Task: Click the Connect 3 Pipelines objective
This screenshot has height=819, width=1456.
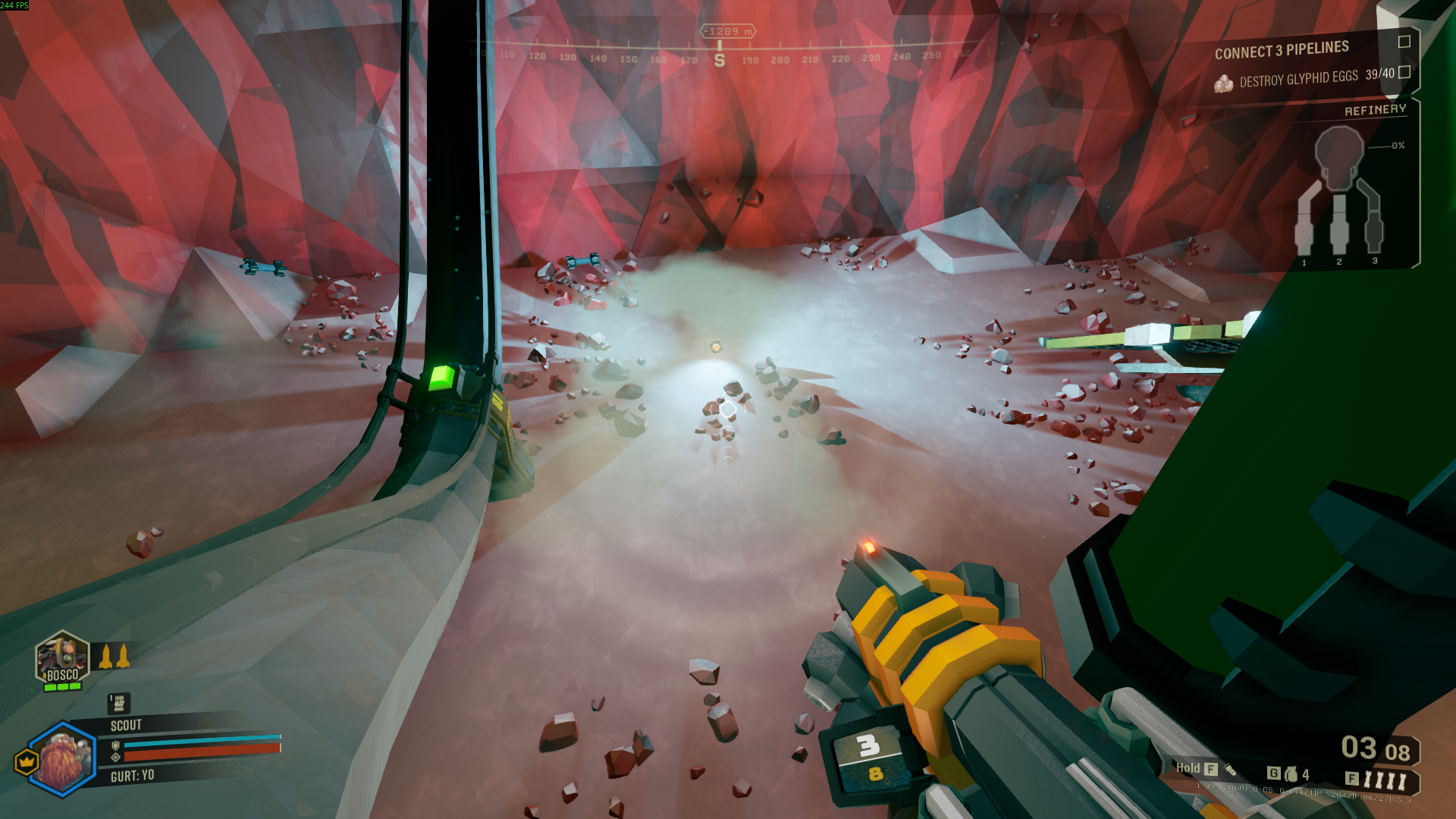Action: (1282, 51)
